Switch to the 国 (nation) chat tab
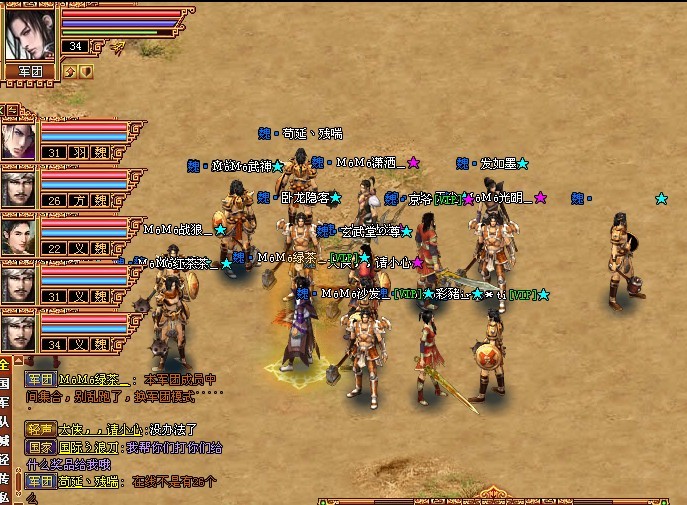 5,383
